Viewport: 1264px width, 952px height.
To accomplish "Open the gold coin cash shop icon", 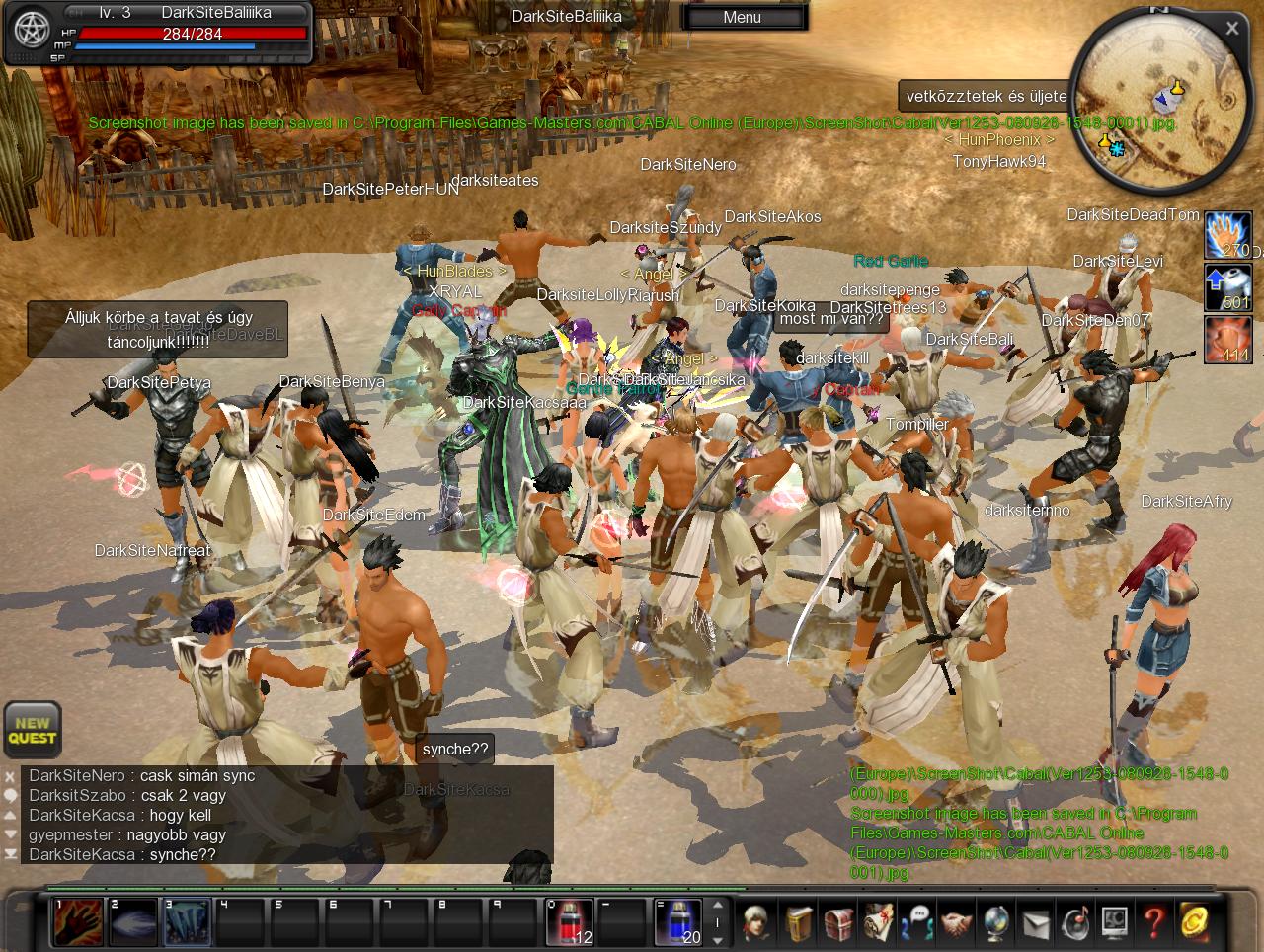I will 1194,922.
